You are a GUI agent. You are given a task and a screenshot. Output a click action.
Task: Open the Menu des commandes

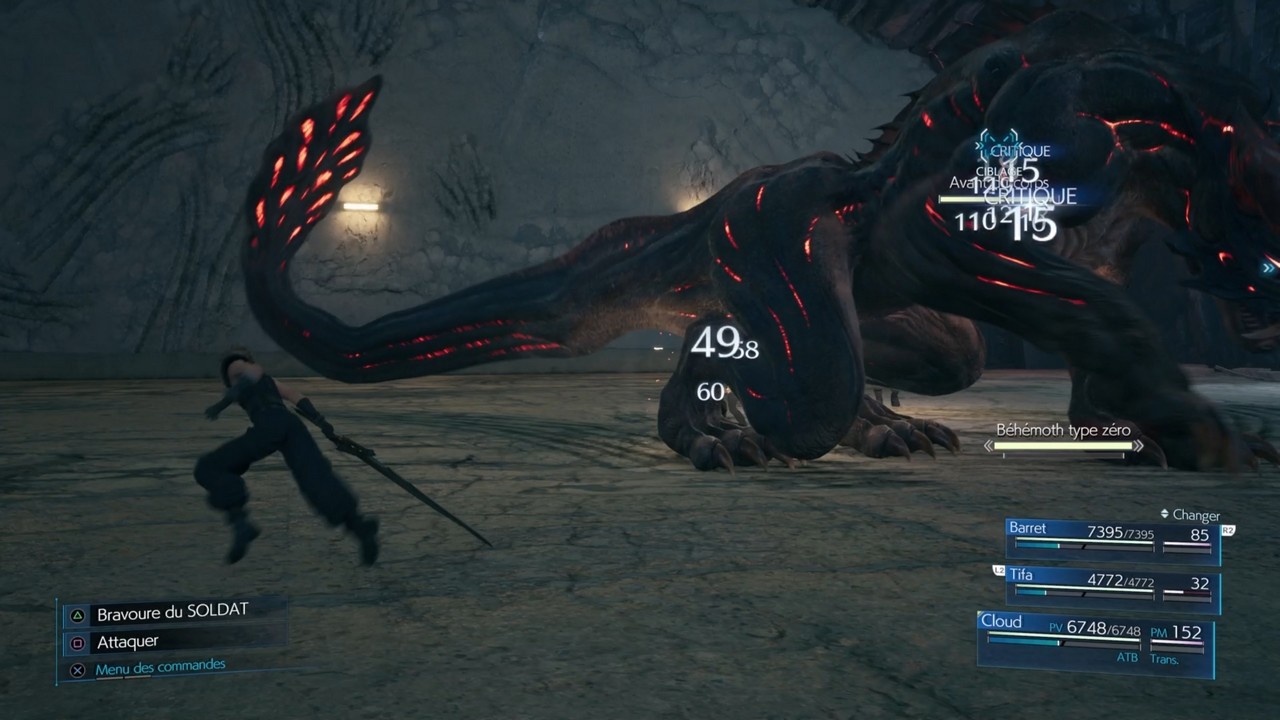click(160, 667)
